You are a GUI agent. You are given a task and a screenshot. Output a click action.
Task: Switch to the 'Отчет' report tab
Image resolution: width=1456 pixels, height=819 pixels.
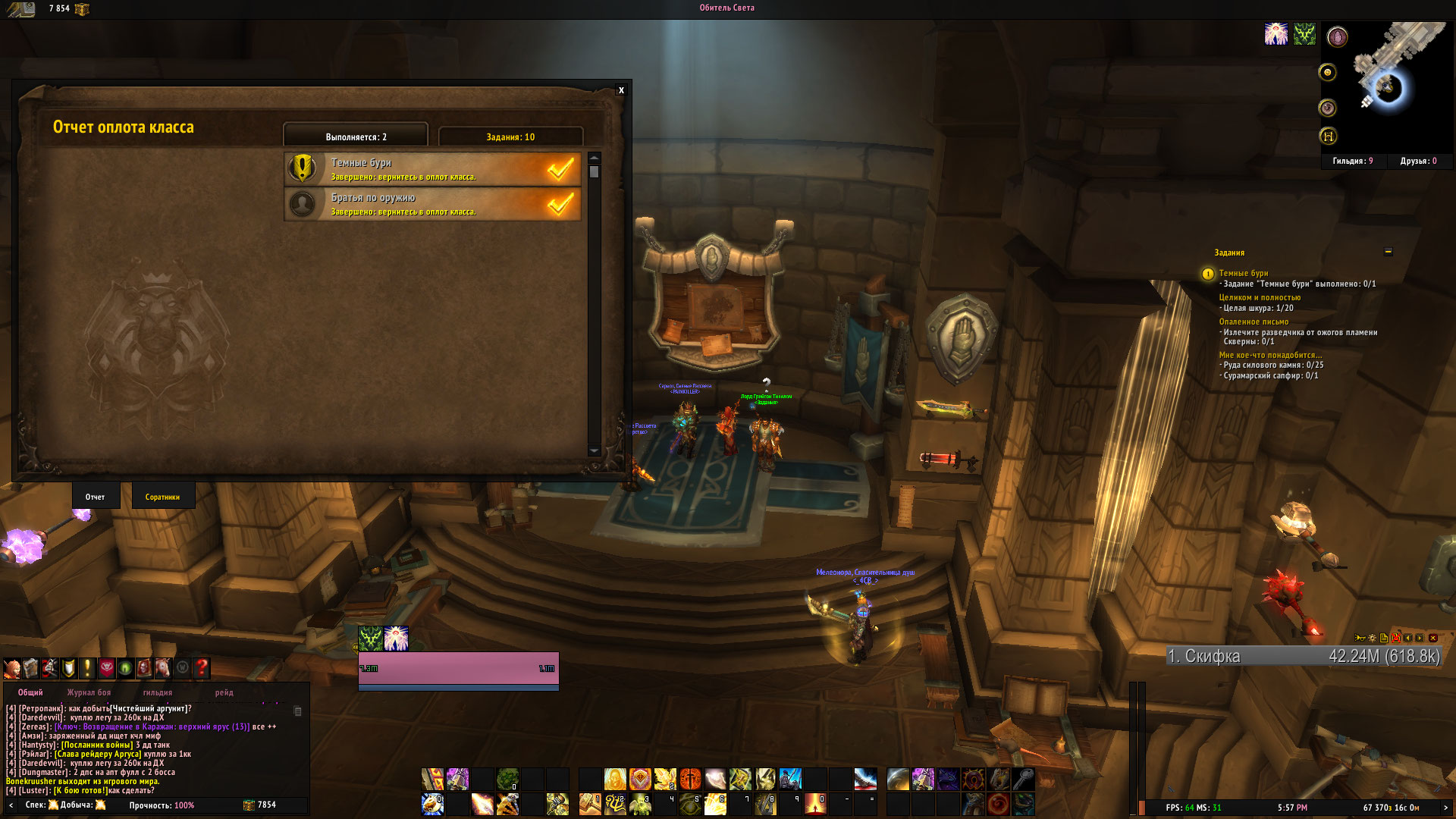[x=96, y=497]
